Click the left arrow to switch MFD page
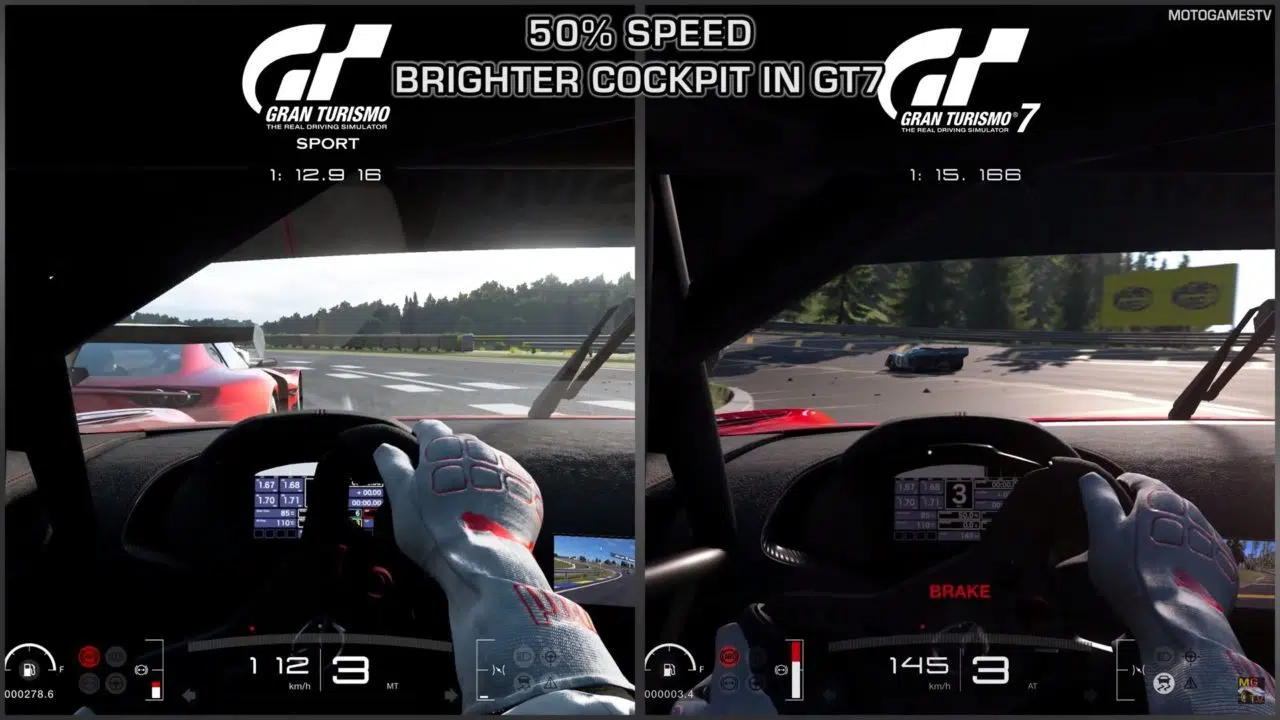Screen dimensions: 1280x720 pyautogui.click(x=190, y=695)
